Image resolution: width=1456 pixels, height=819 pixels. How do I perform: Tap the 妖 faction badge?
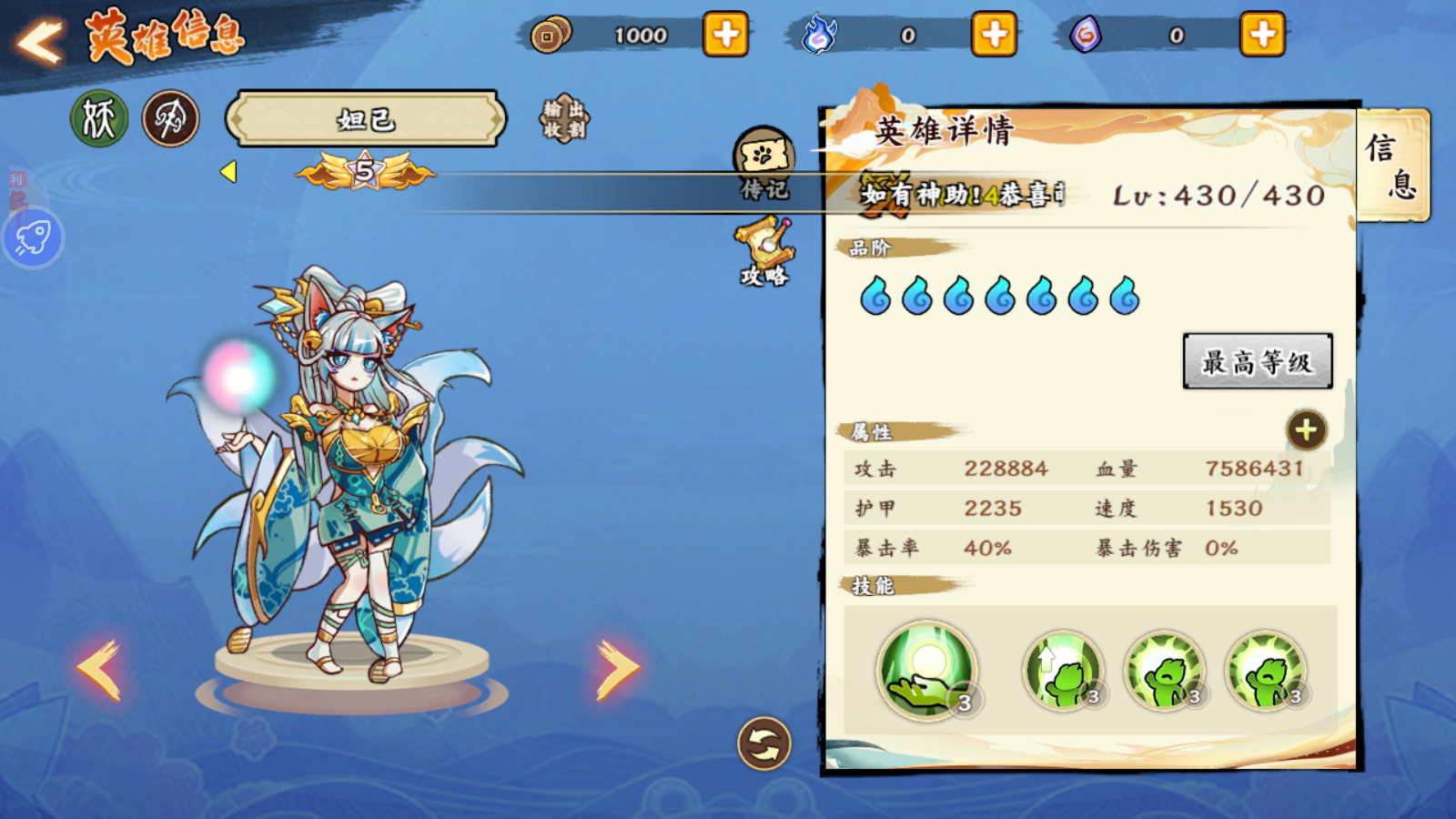click(99, 118)
